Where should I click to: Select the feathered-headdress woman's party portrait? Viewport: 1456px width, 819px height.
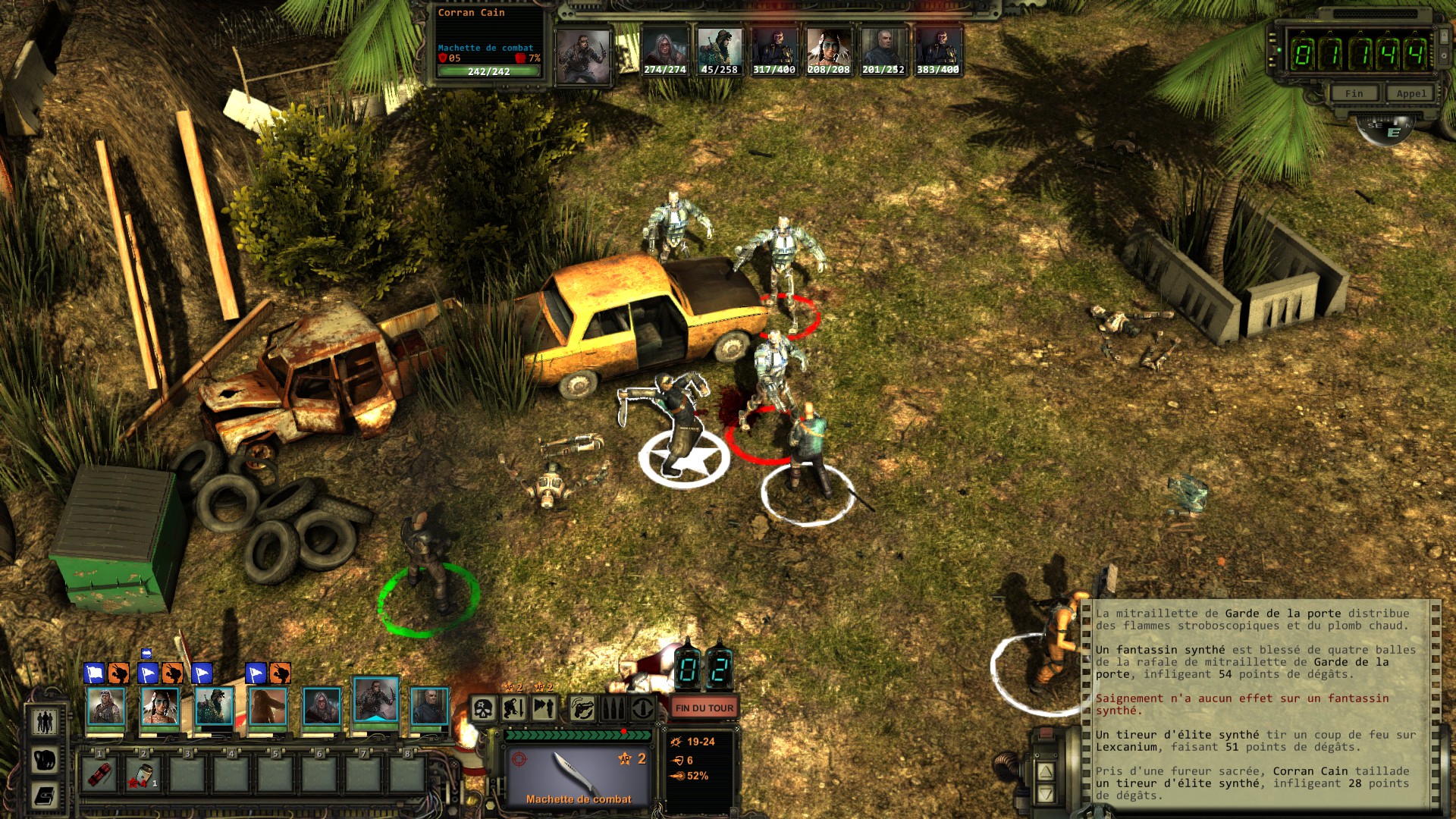point(160,707)
